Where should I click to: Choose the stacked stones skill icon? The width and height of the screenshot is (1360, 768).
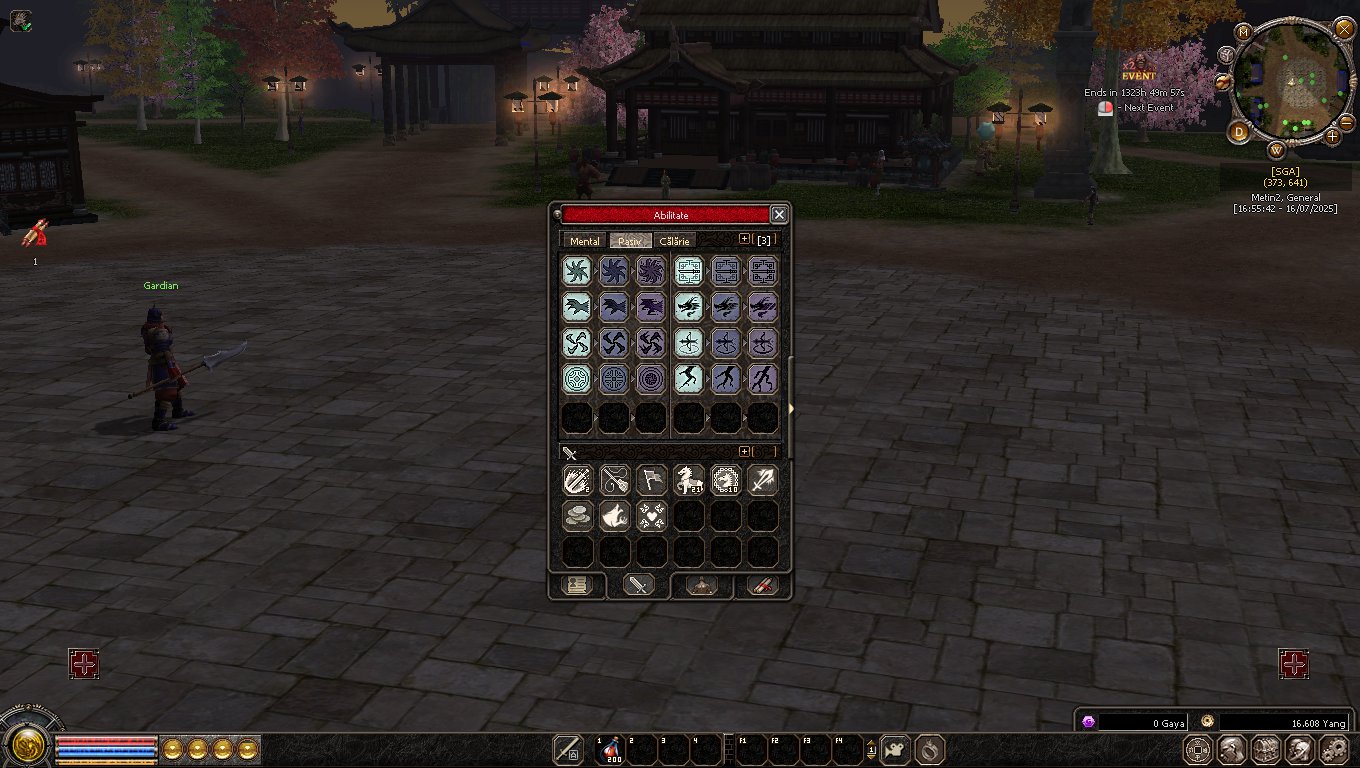coord(577,516)
